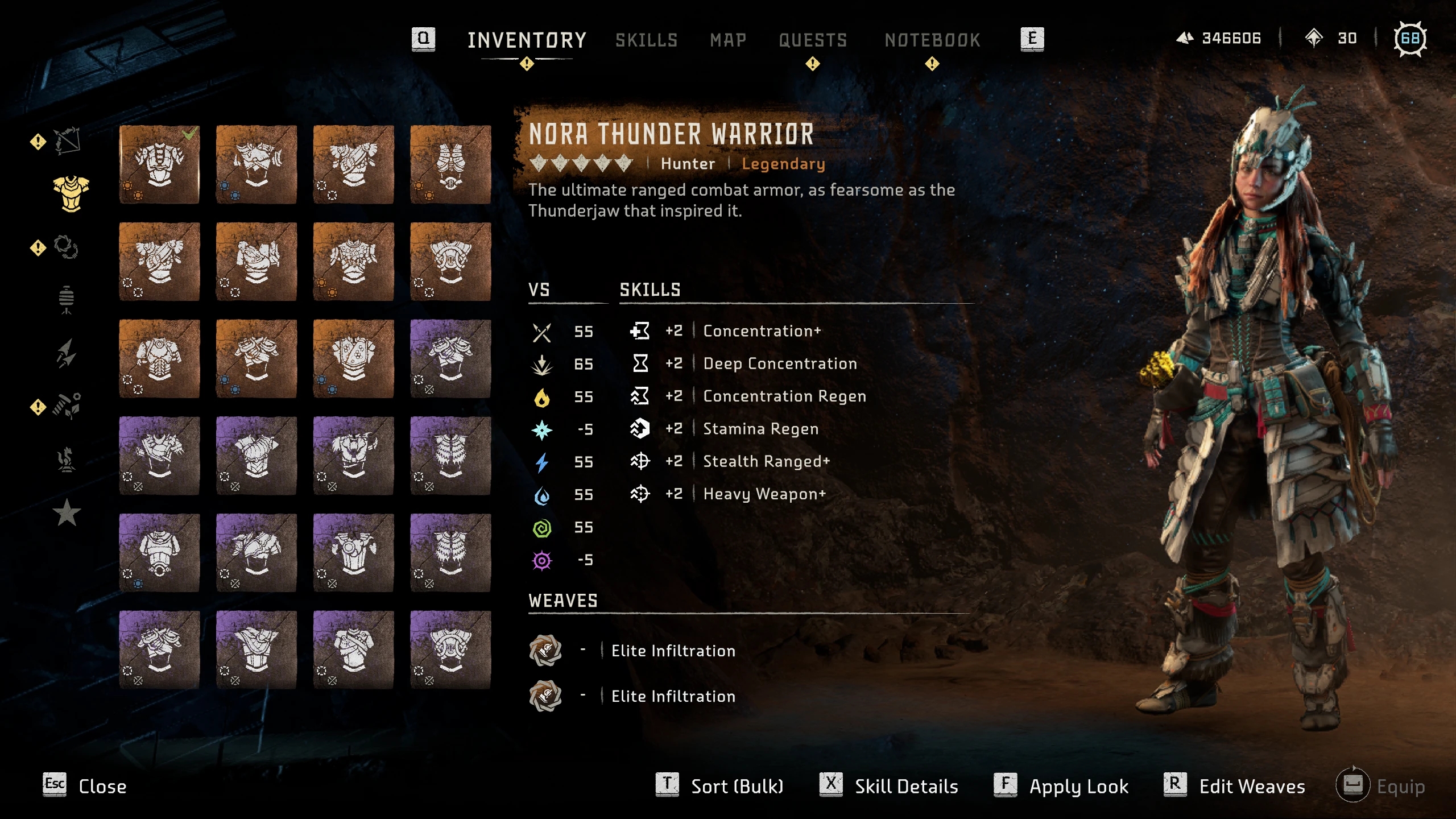Image resolution: width=1456 pixels, height=819 pixels.
Task: Open the Map tab
Action: pyautogui.click(x=727, y=40)
